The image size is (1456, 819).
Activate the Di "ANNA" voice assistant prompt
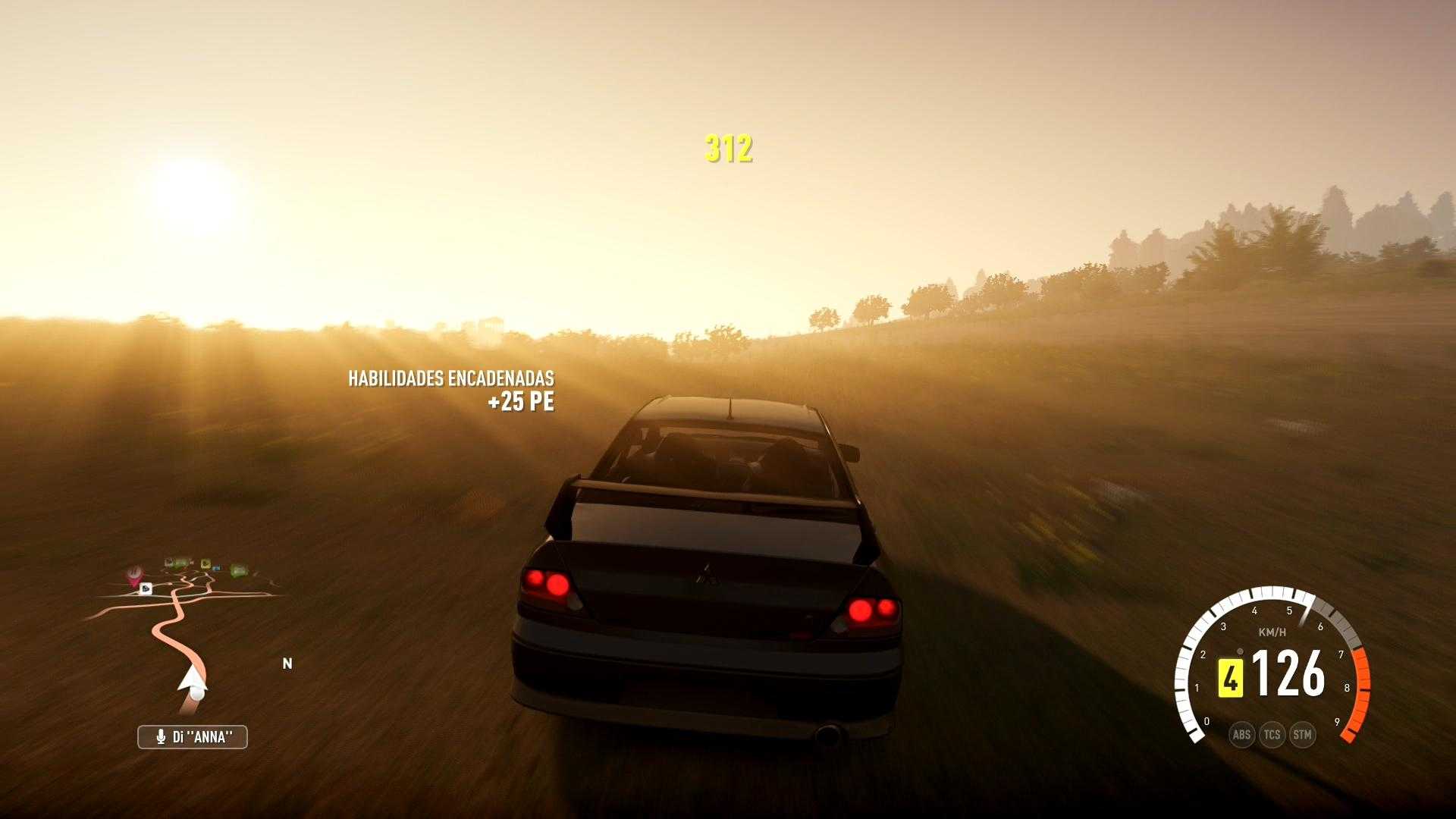point(193,736)
